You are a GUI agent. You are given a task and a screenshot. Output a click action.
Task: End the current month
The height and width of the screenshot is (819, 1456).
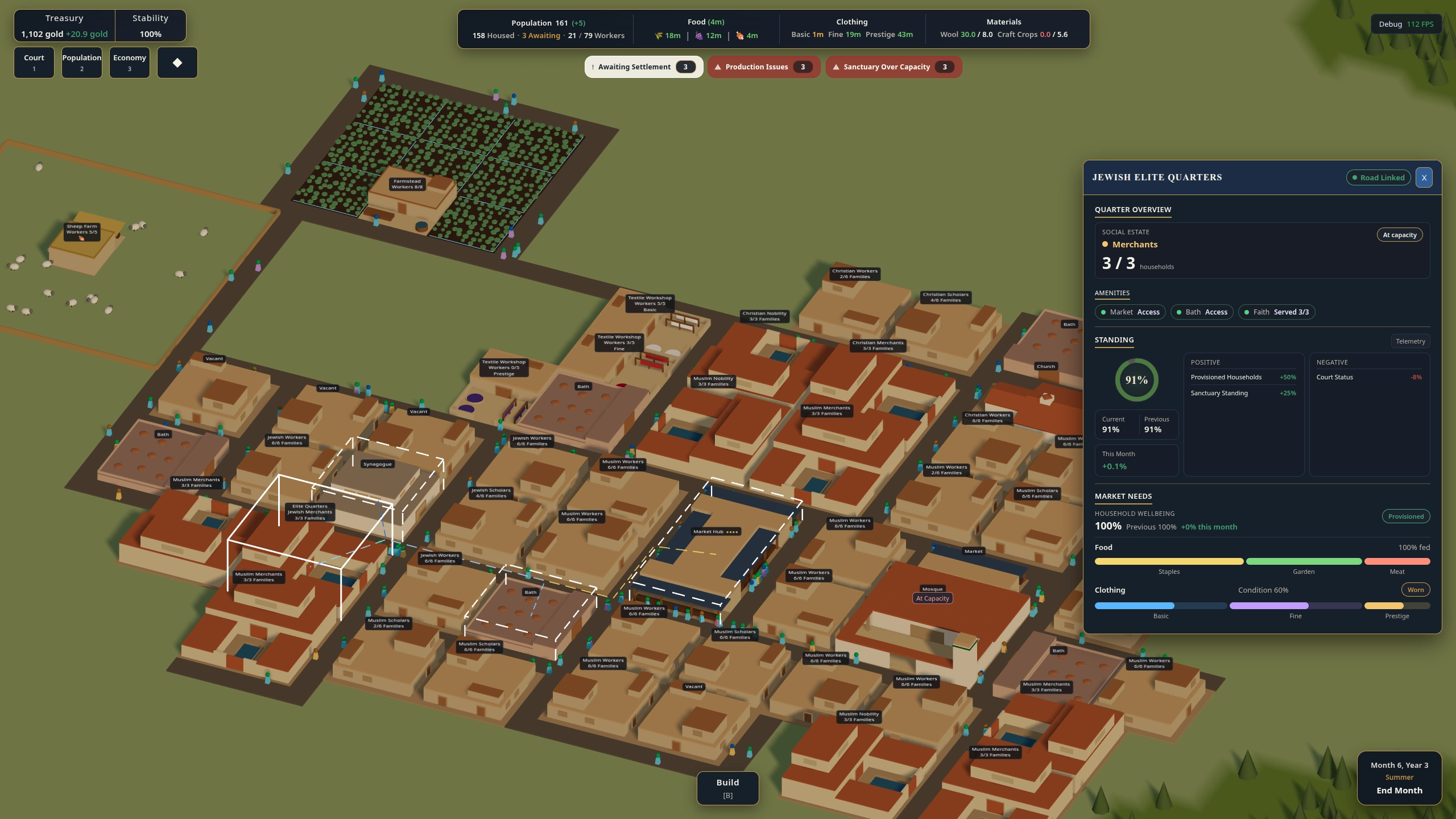pos(1399,791)
